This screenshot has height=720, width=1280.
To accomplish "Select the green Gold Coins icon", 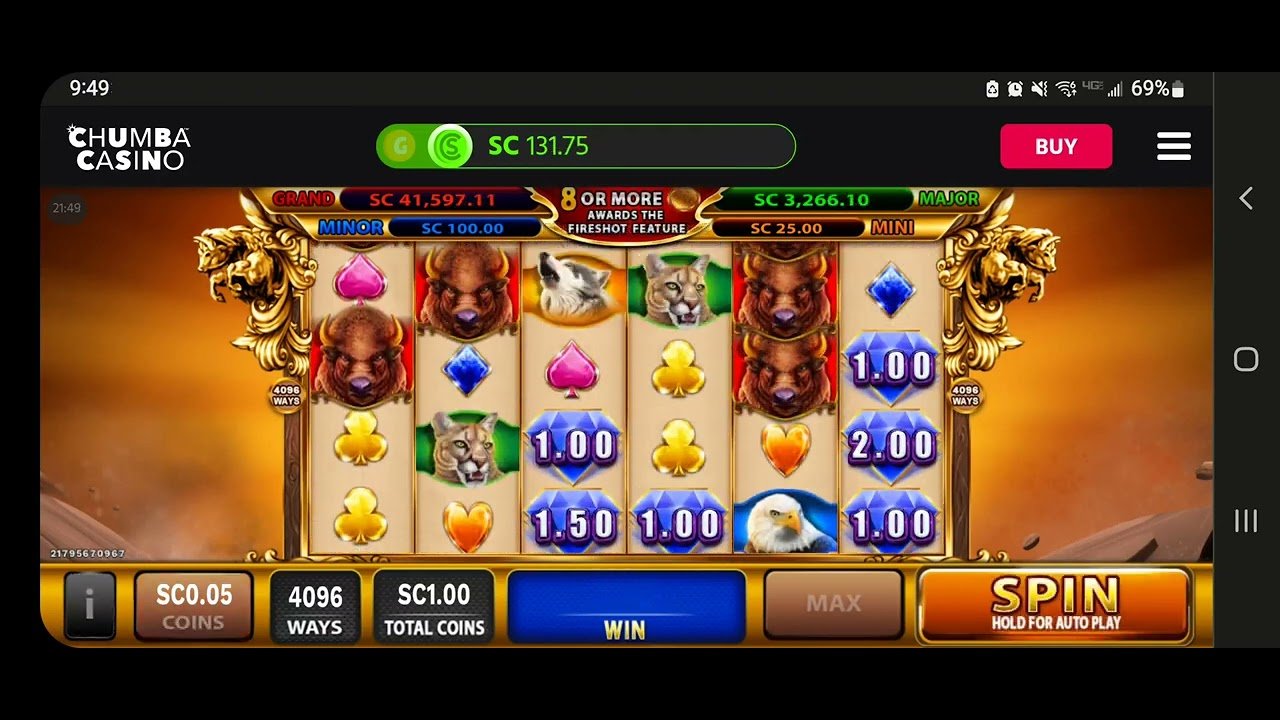I will (400, 146).
